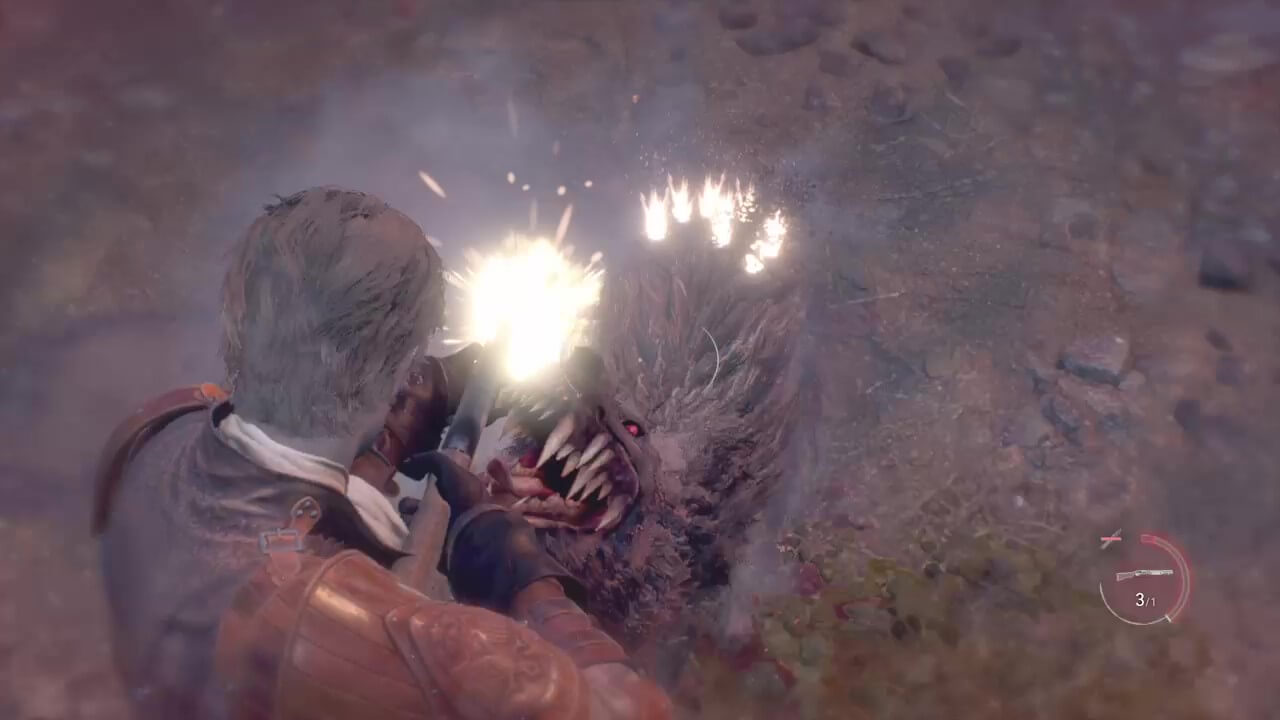Click the ammo count reading 3/1
The width and height of the screenshot is (1280, 720).
pos(1147,600)
